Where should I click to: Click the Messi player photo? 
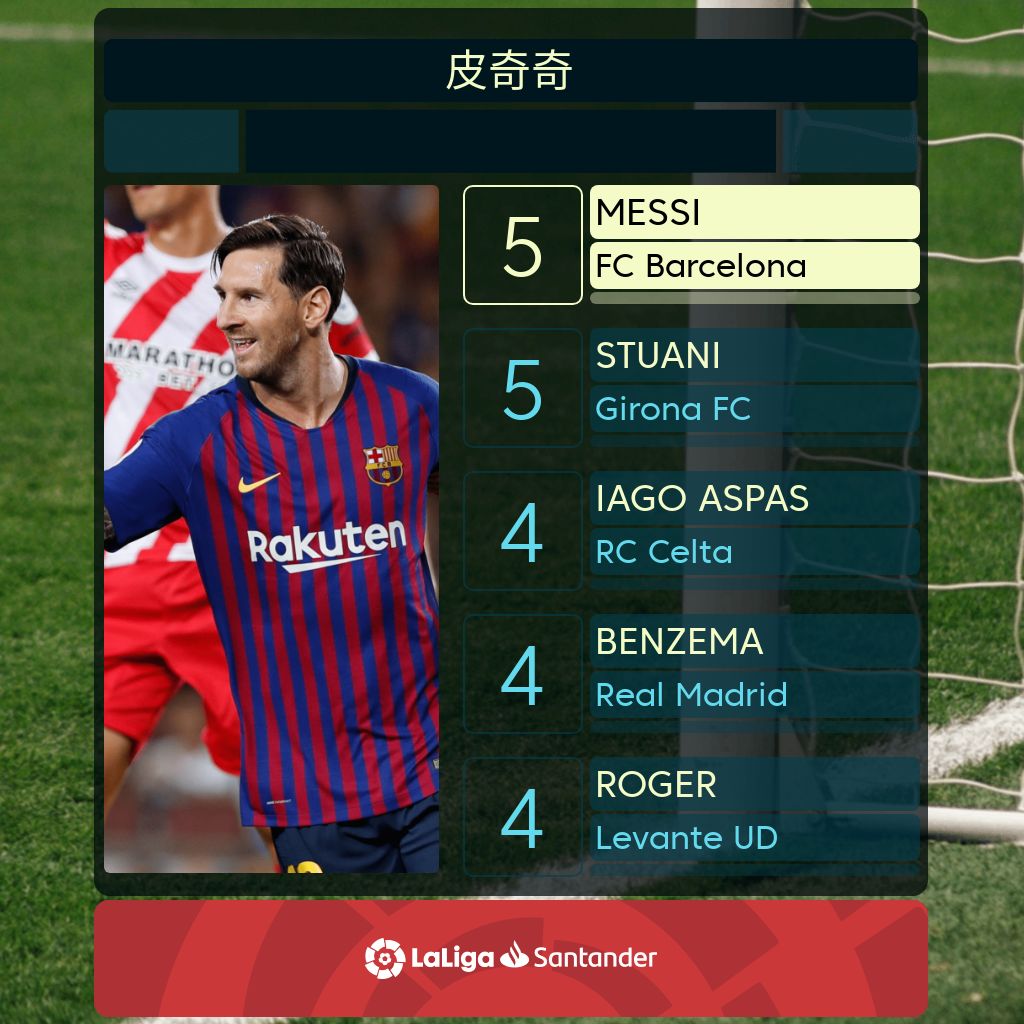pos(271,528)
